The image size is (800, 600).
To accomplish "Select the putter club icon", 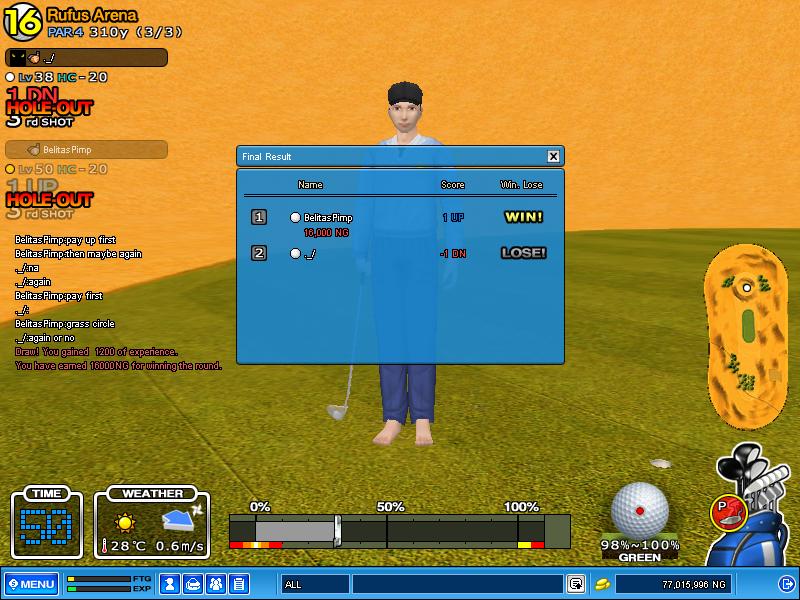I will [x=727, y=512].
